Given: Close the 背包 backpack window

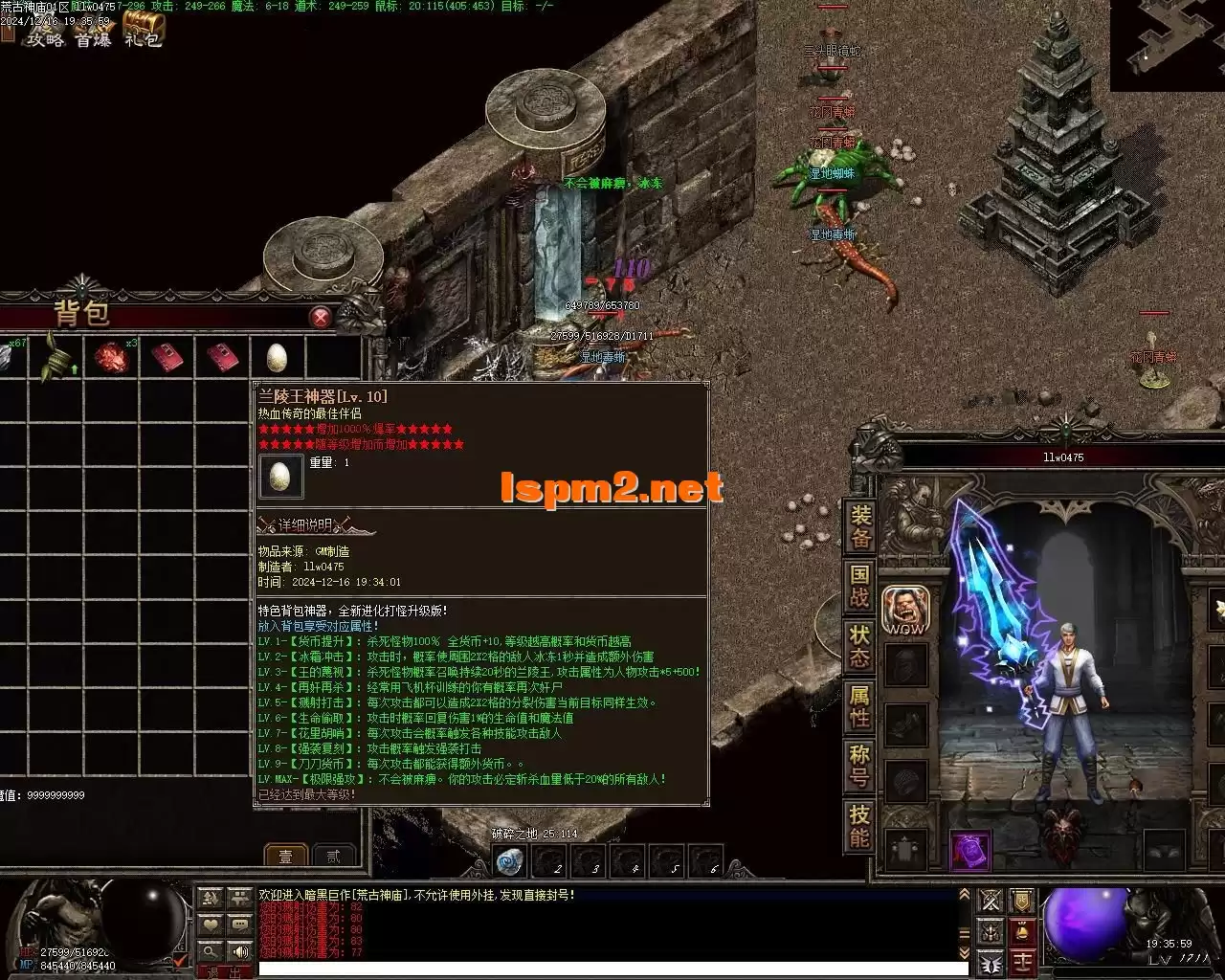Looking at the screenshot, I should [x=322, y=317].
